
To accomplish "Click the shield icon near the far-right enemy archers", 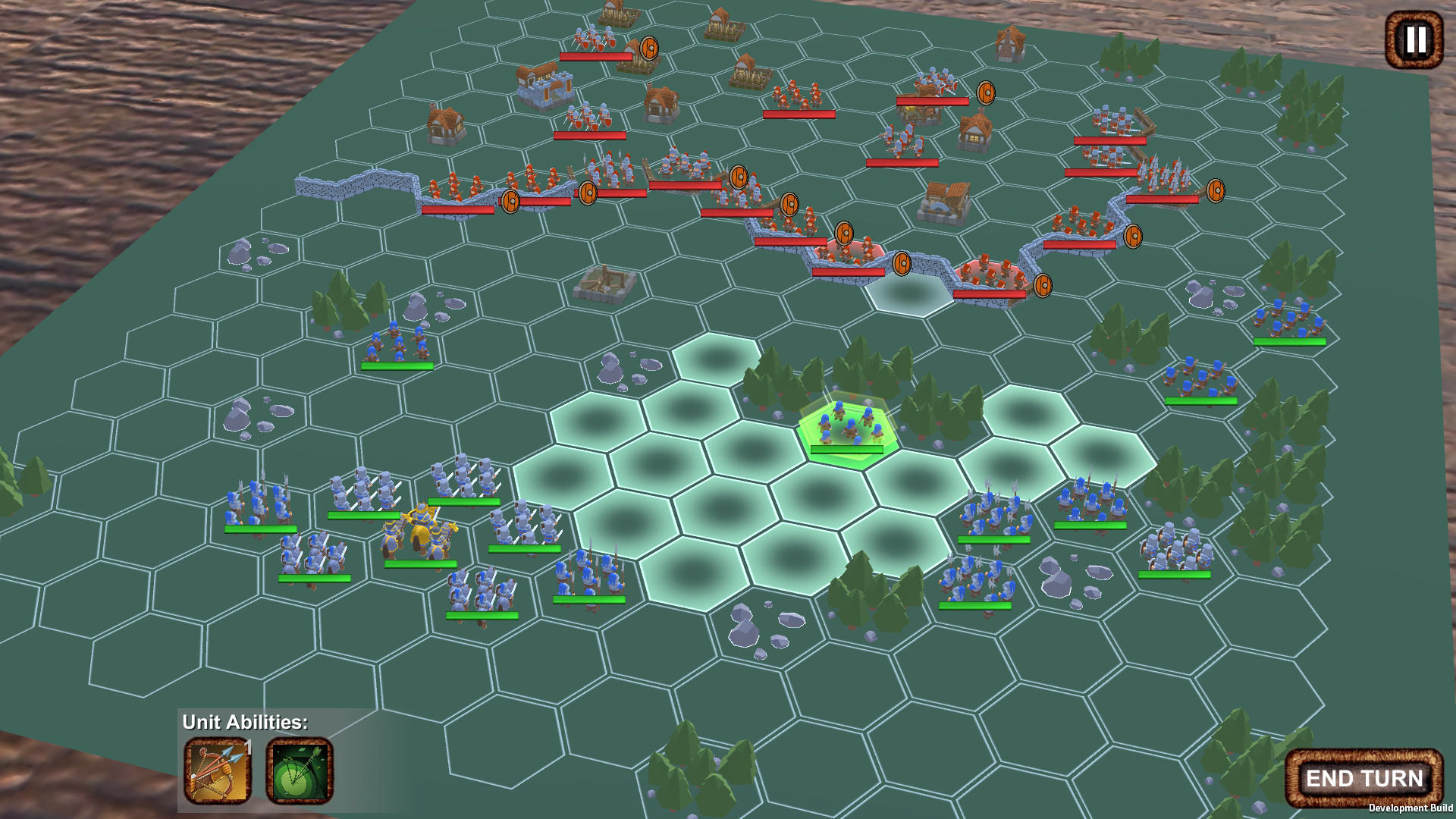I will click(1216, 190).
